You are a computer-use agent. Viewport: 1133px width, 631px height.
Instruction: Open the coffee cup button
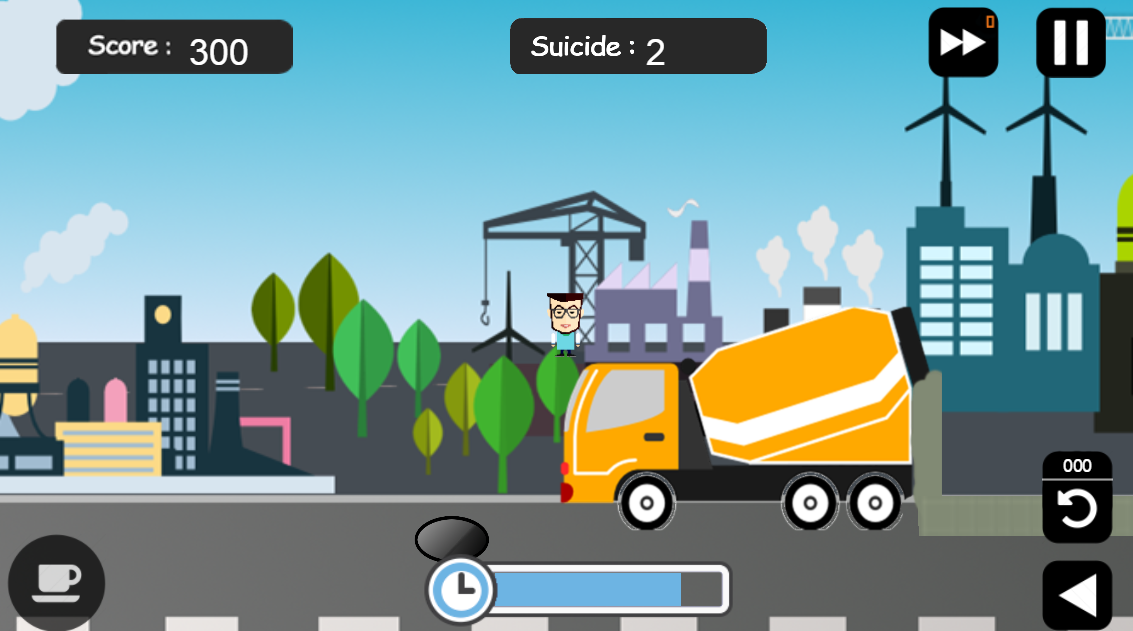pos(56,582)
